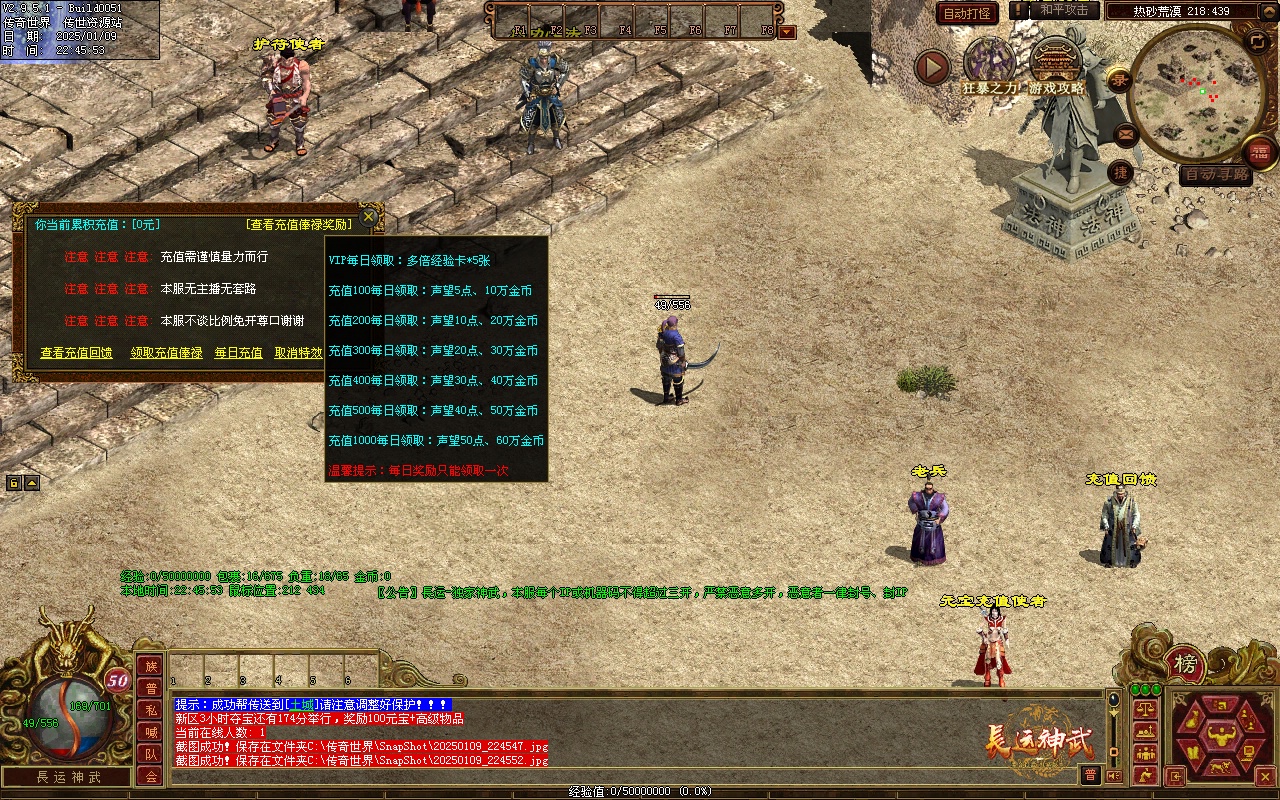This screenshot has width=1280, height=800.
Task: Close the recharge dialog with the X button
Action: click(369, 216)
